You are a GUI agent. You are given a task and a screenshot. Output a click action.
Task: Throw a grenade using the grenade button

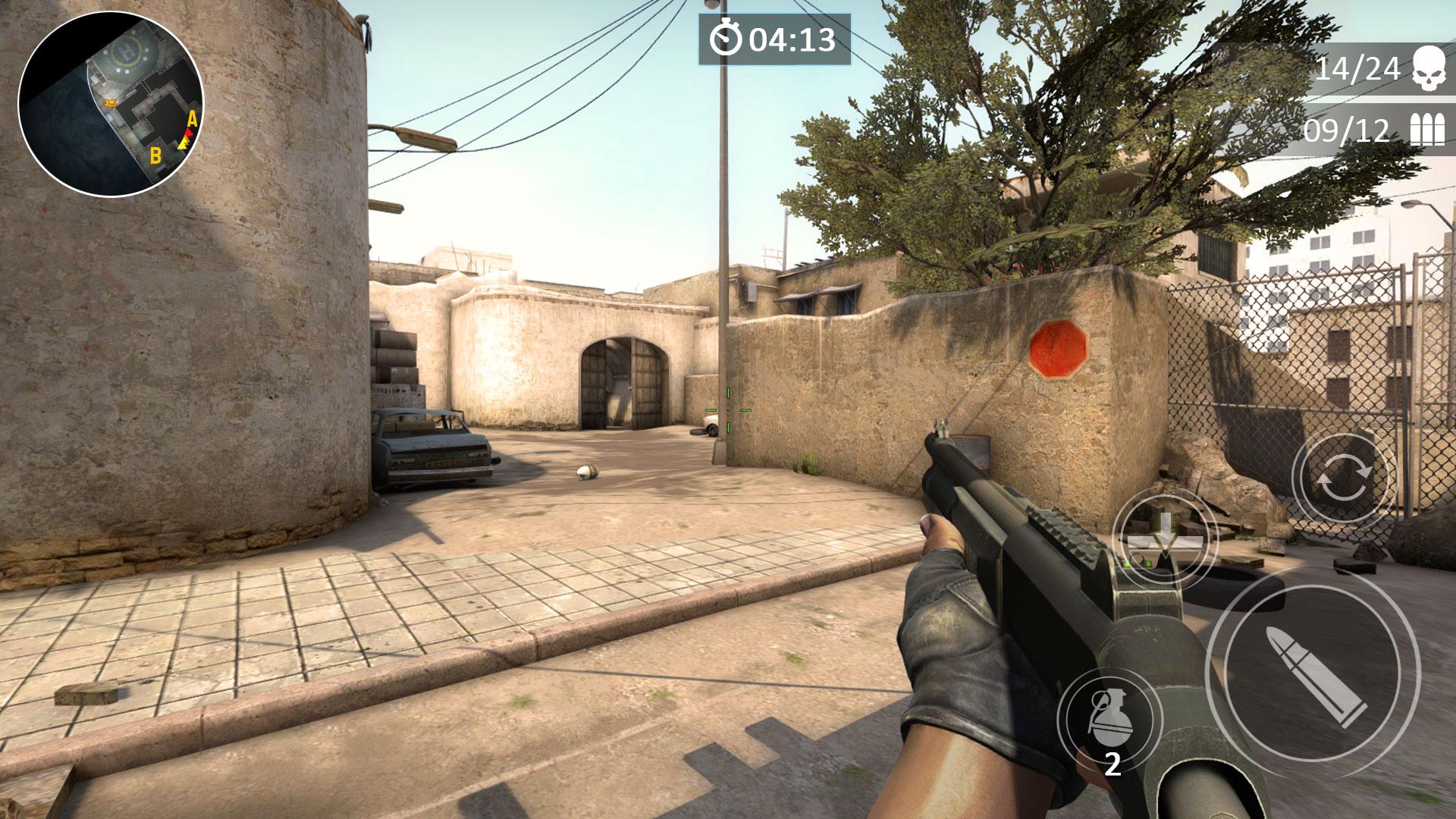pyautogui.click(x=1109, y=718)
